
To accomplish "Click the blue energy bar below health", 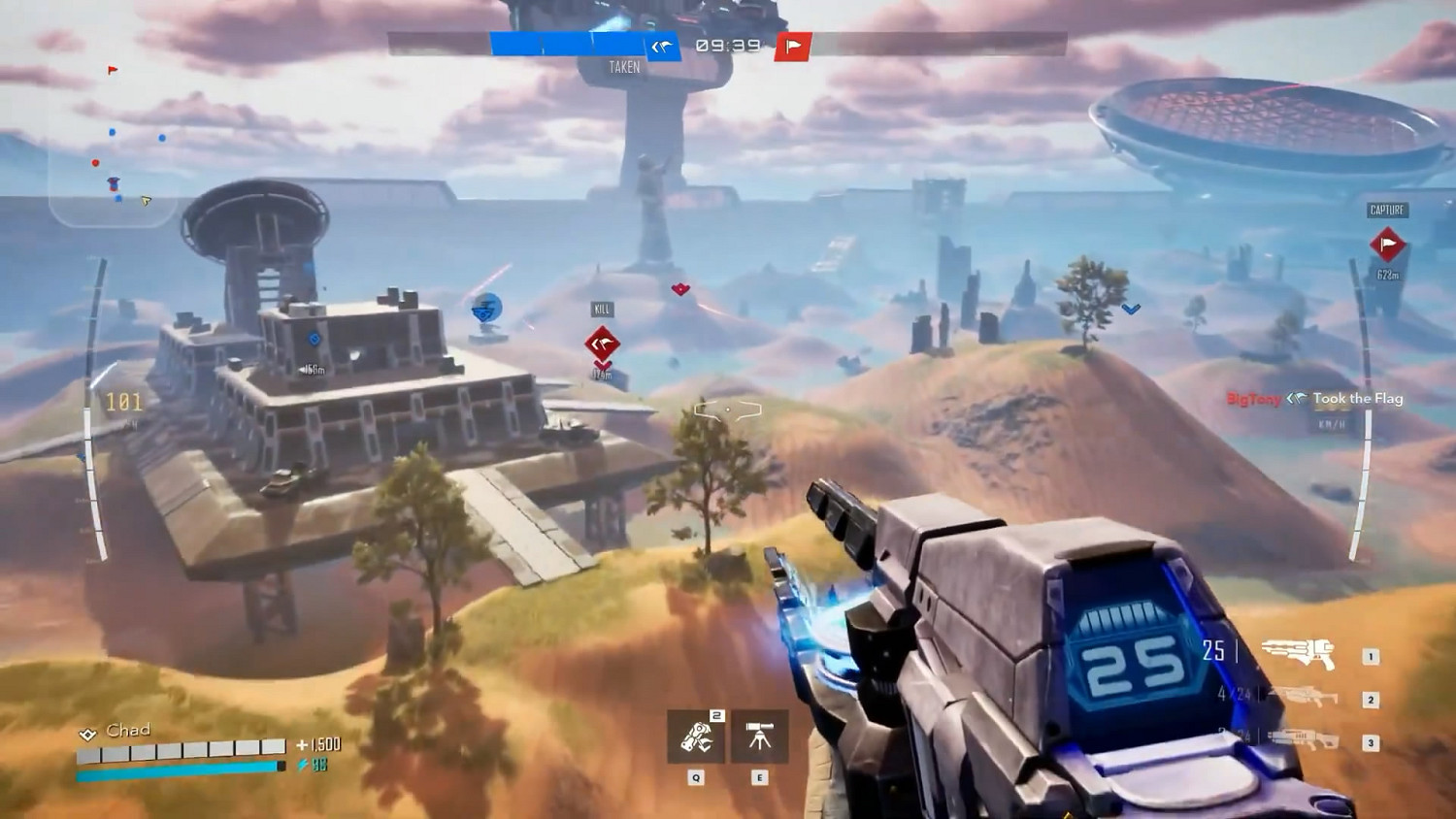I will pyautogui.click(x=175, y=769).
